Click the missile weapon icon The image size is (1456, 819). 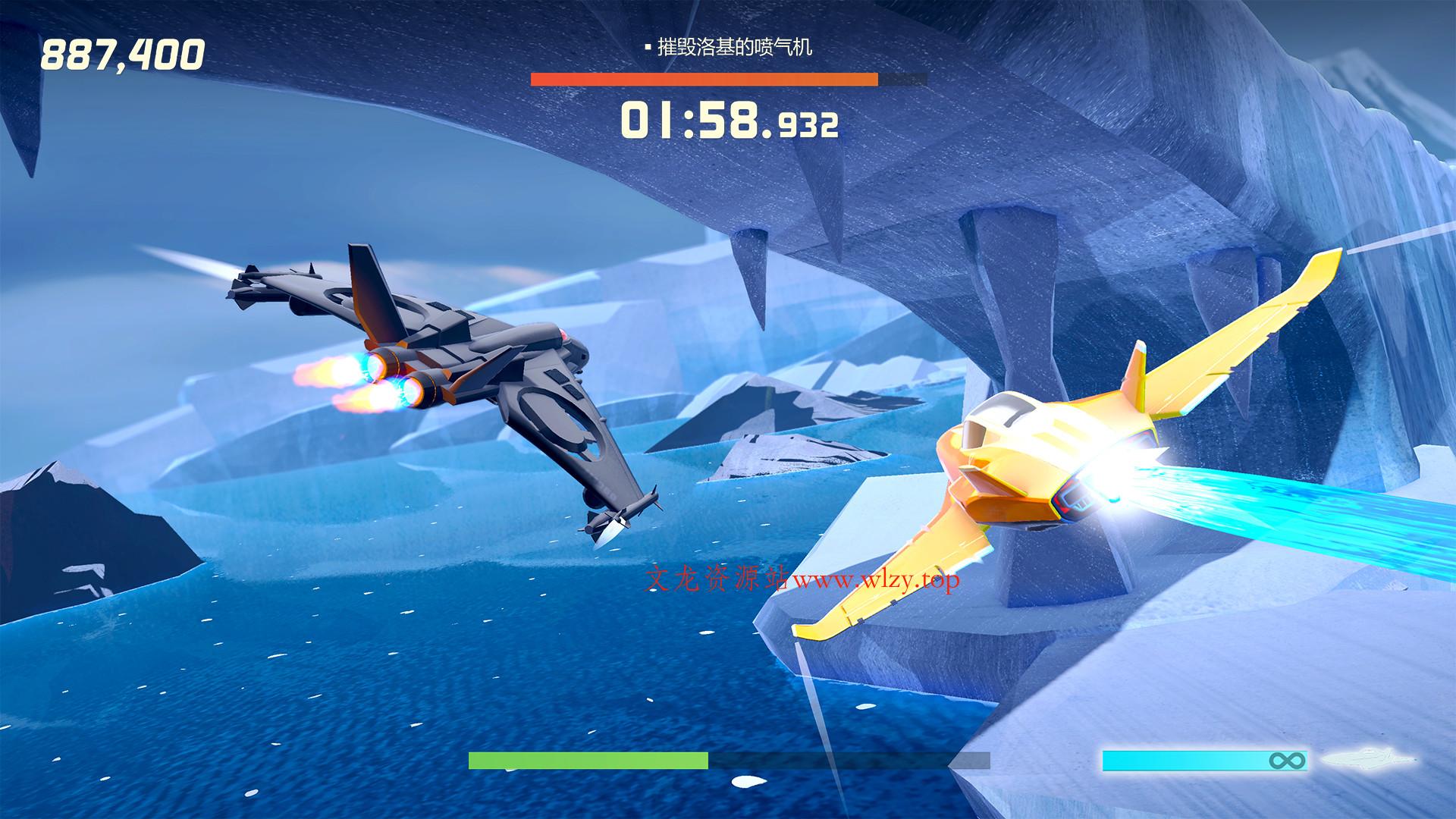click(x=1367, y=759)
